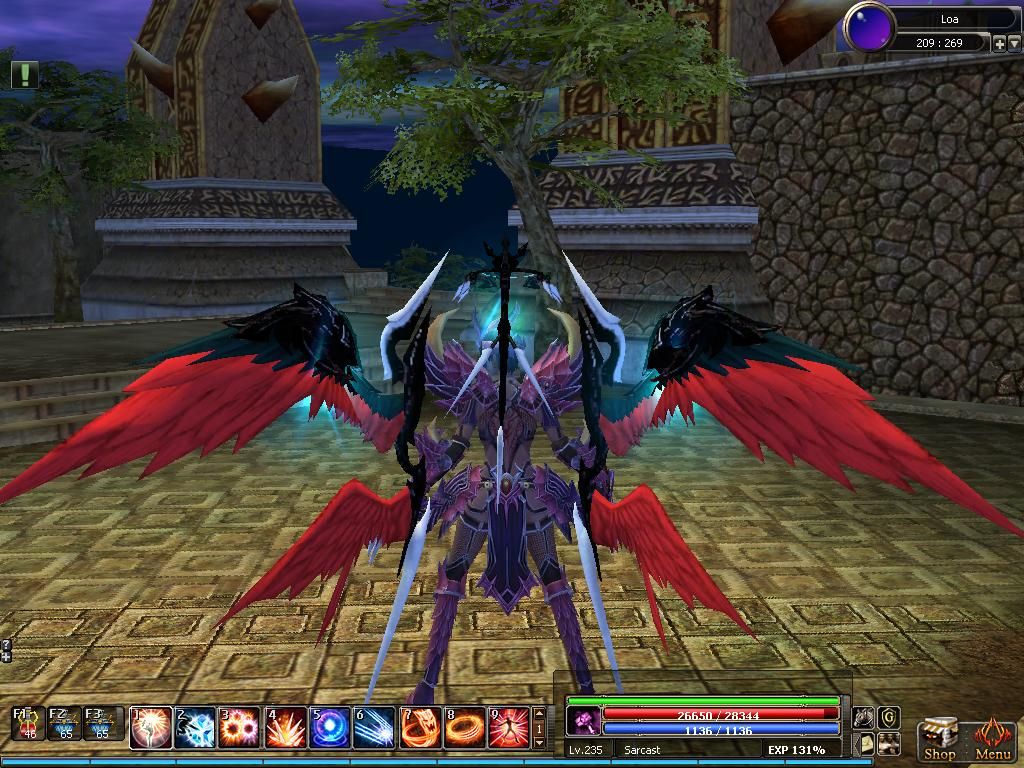Screen dimensions: 1024x768
Task: Use the F2 quick item slot
Action: pyautogui.click(x=64, y=724)
